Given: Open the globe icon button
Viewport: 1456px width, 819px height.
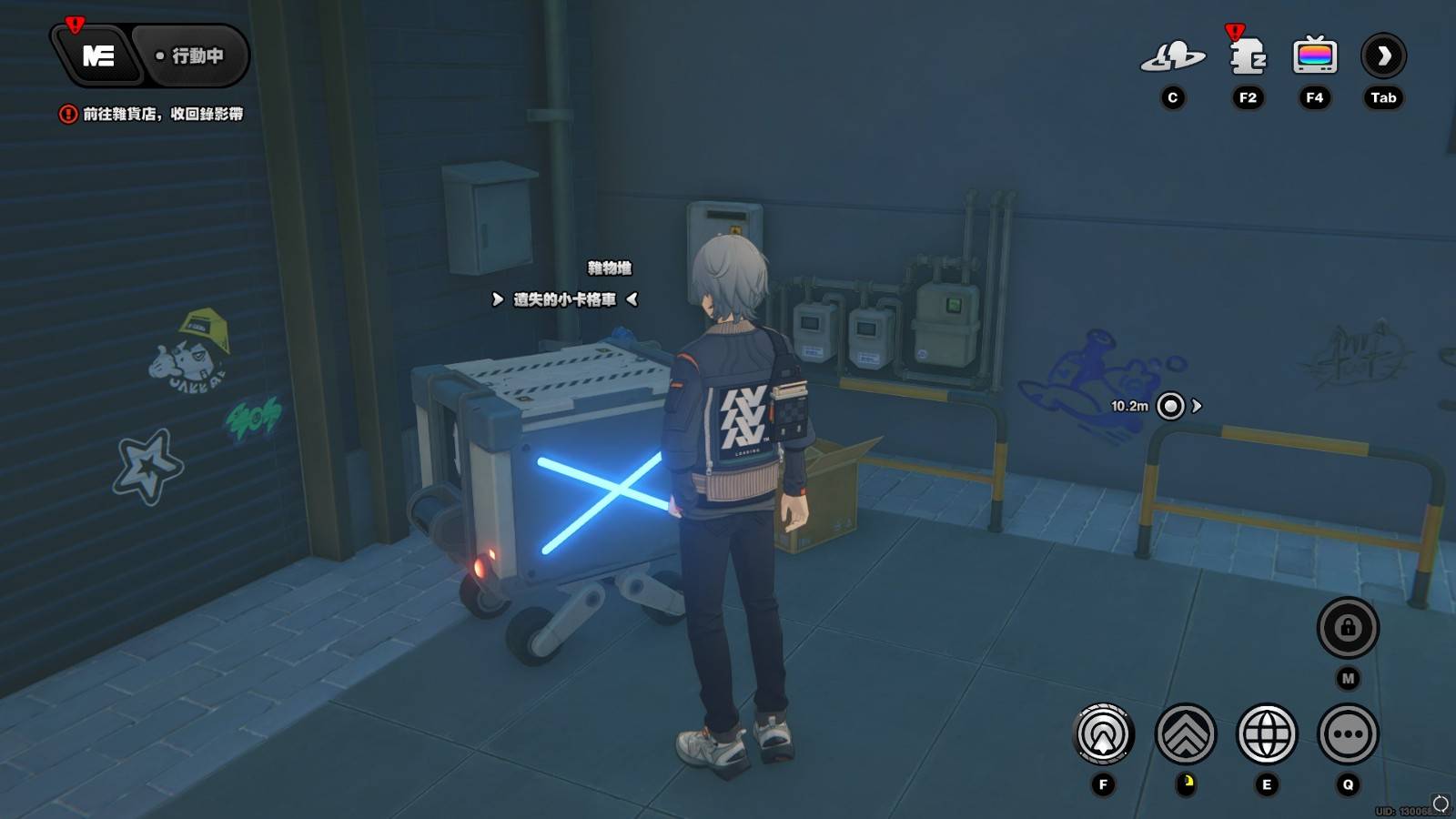Looking at the screenshot, I should (1266, 733).
